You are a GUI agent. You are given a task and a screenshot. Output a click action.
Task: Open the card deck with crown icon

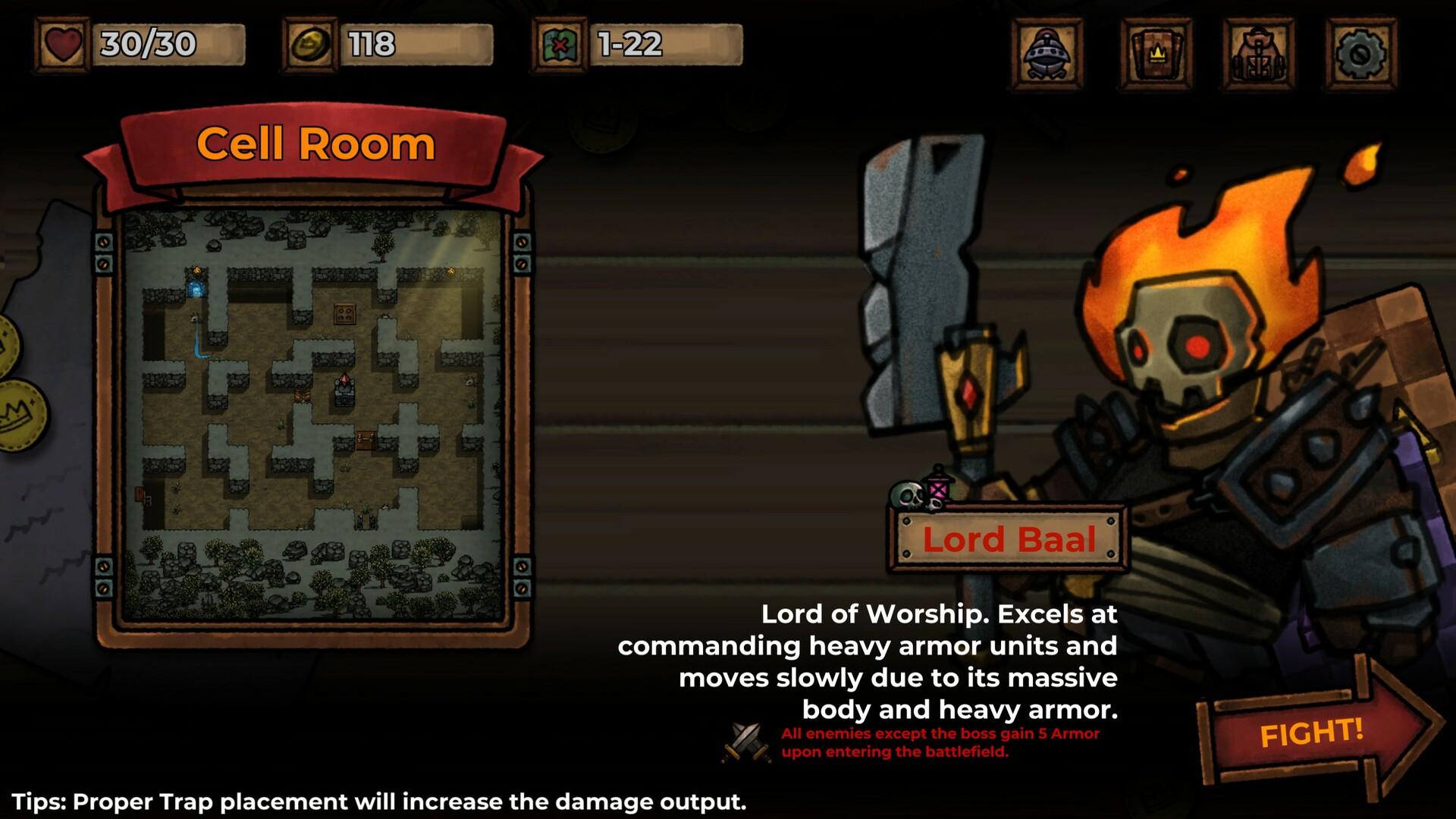click(1156, 54)
